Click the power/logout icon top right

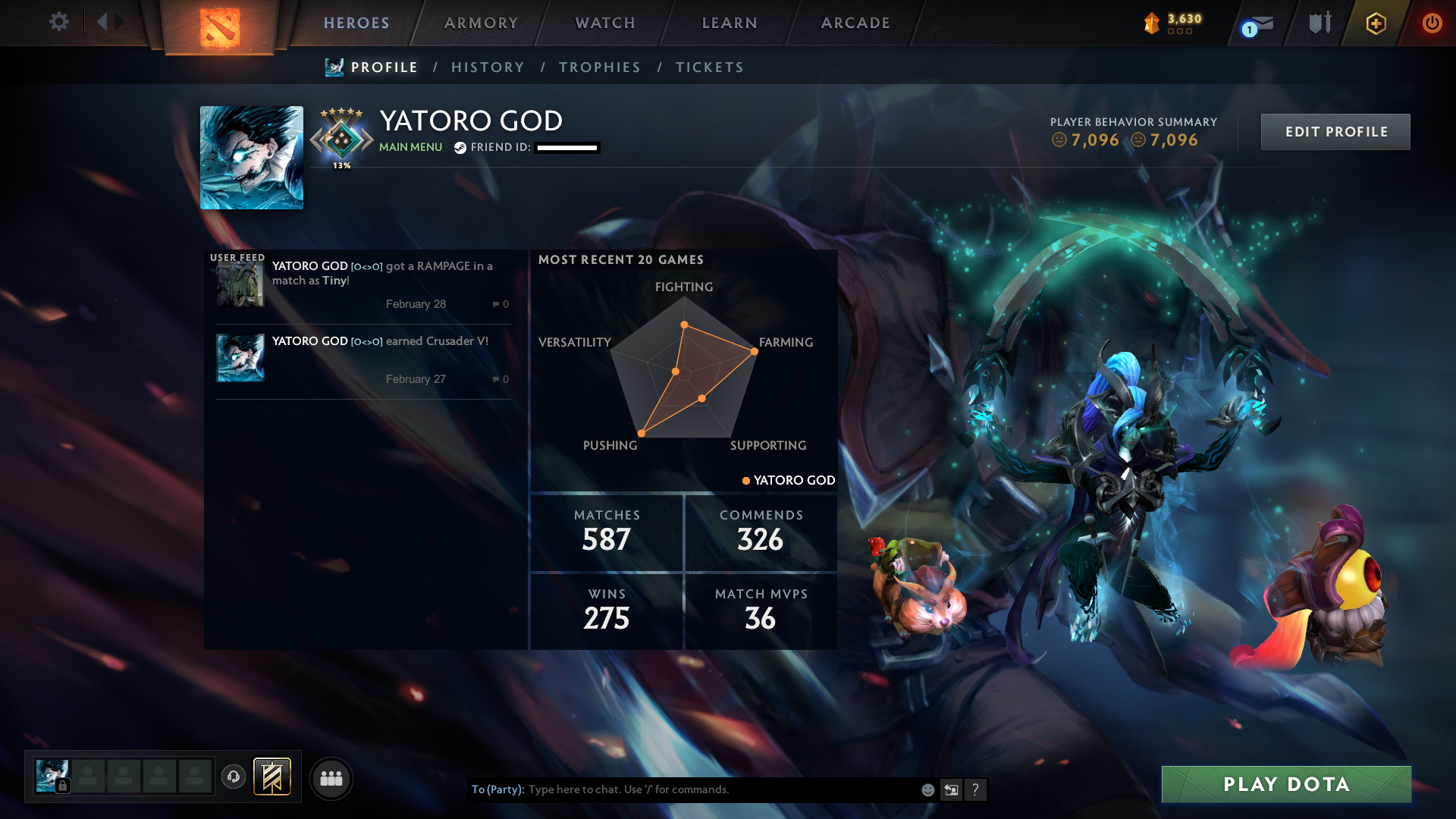click(1432, 23)
